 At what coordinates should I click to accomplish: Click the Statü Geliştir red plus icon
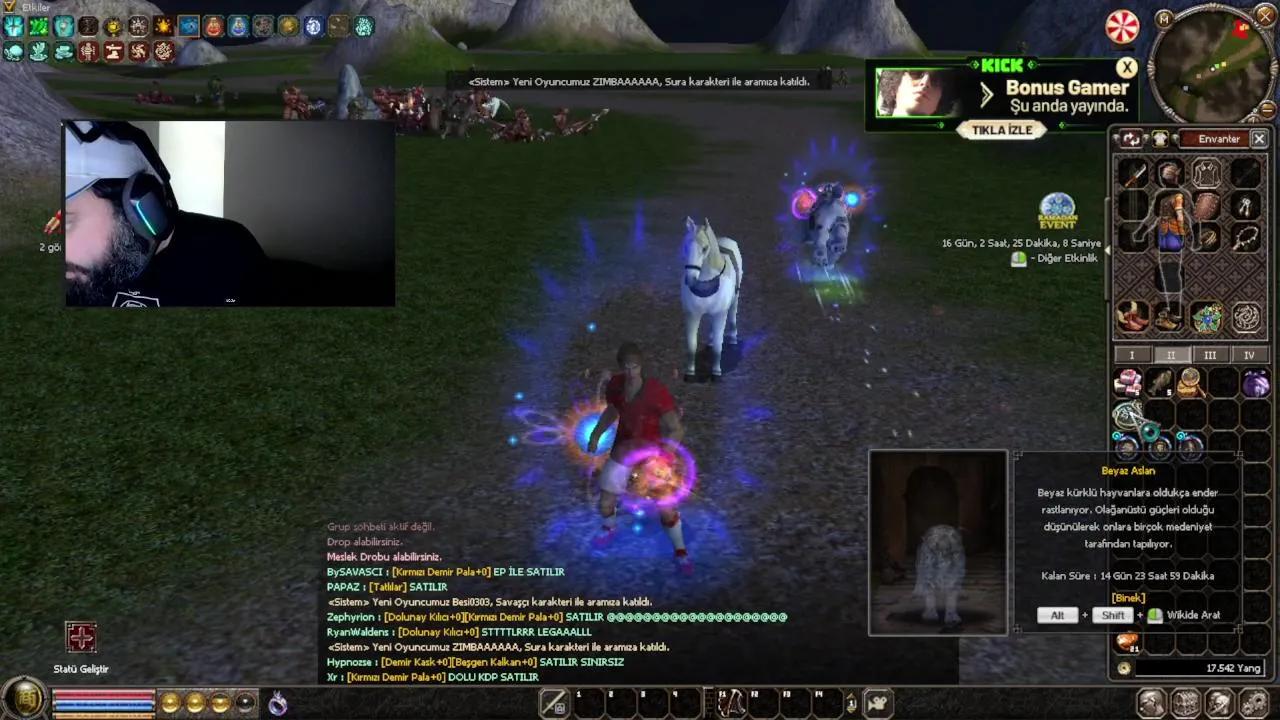(x=80, y=637)
